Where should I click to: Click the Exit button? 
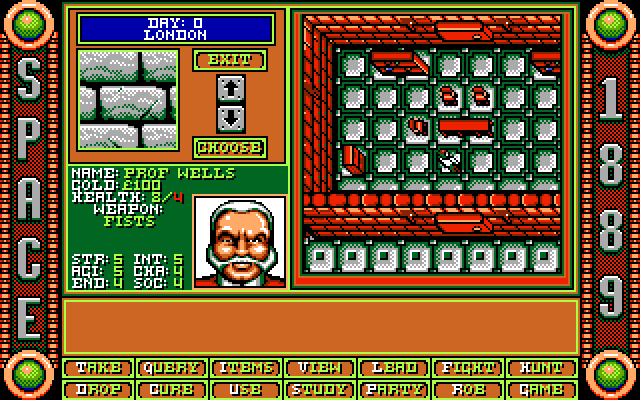[230, 60]
